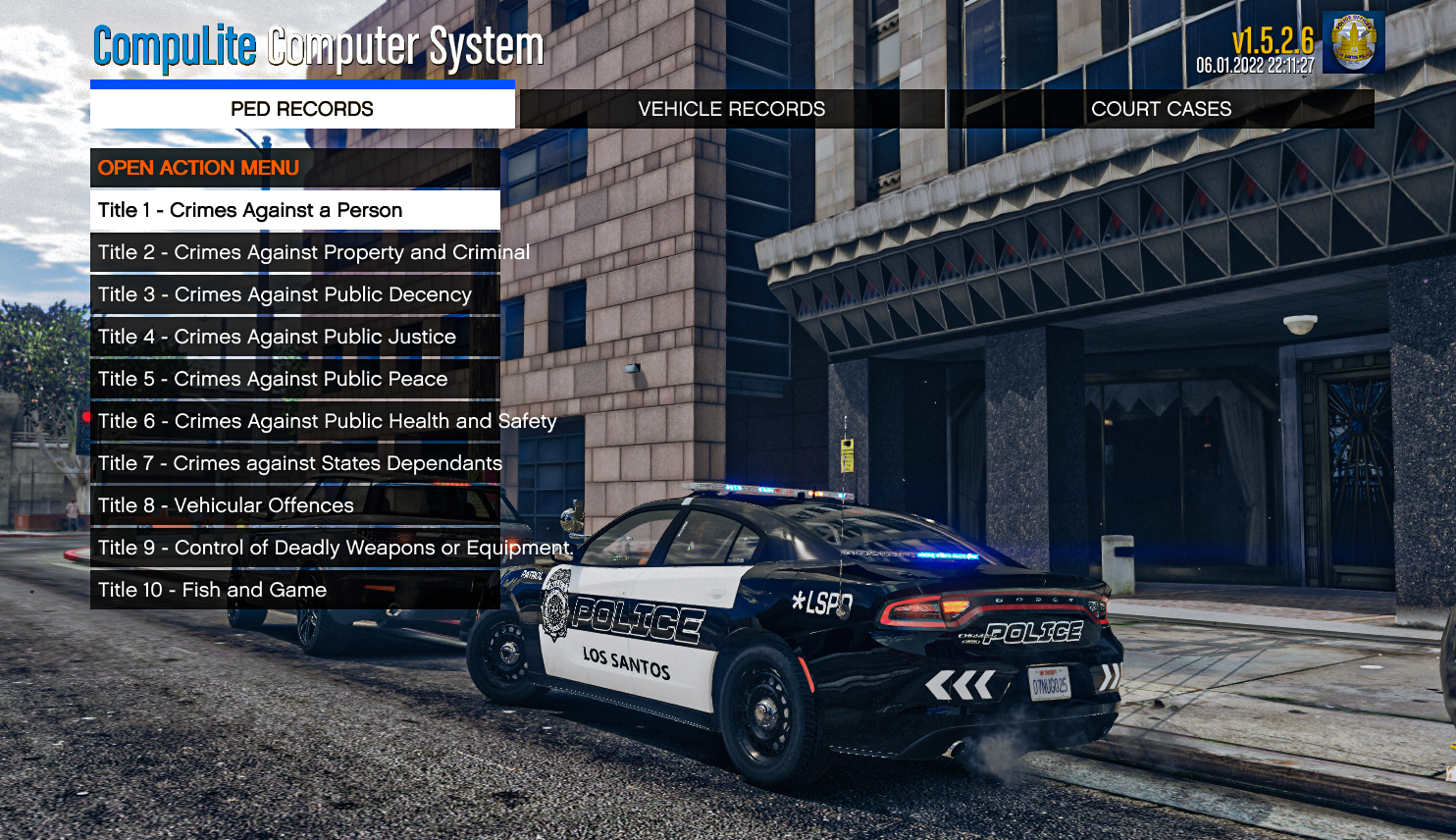Choose Title 2 Crimes Against Property

point(294,252)
